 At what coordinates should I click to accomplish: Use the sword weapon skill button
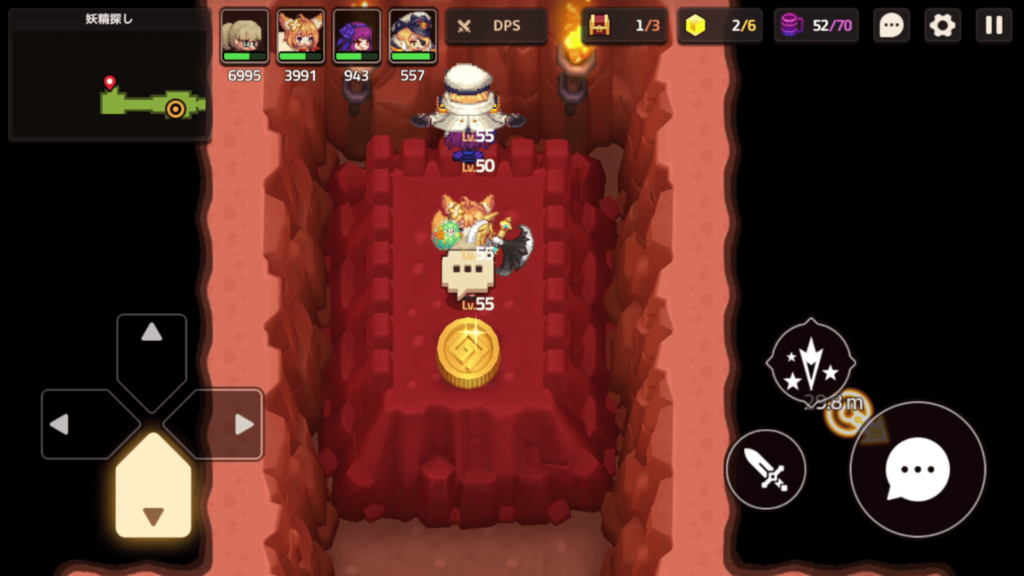point(766,468)
